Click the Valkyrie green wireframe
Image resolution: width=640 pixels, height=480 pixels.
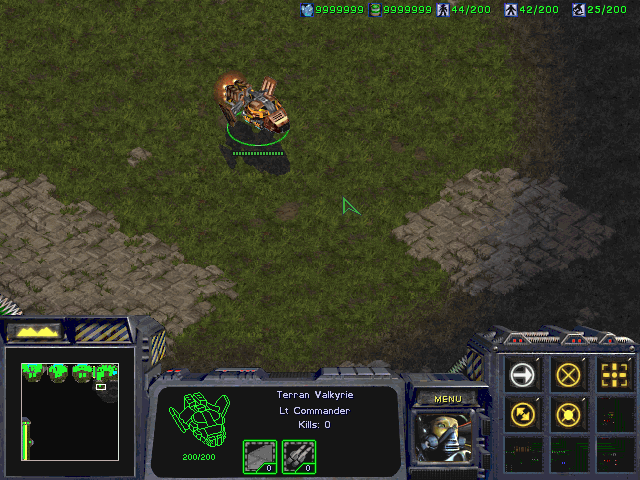coord(200,420)
